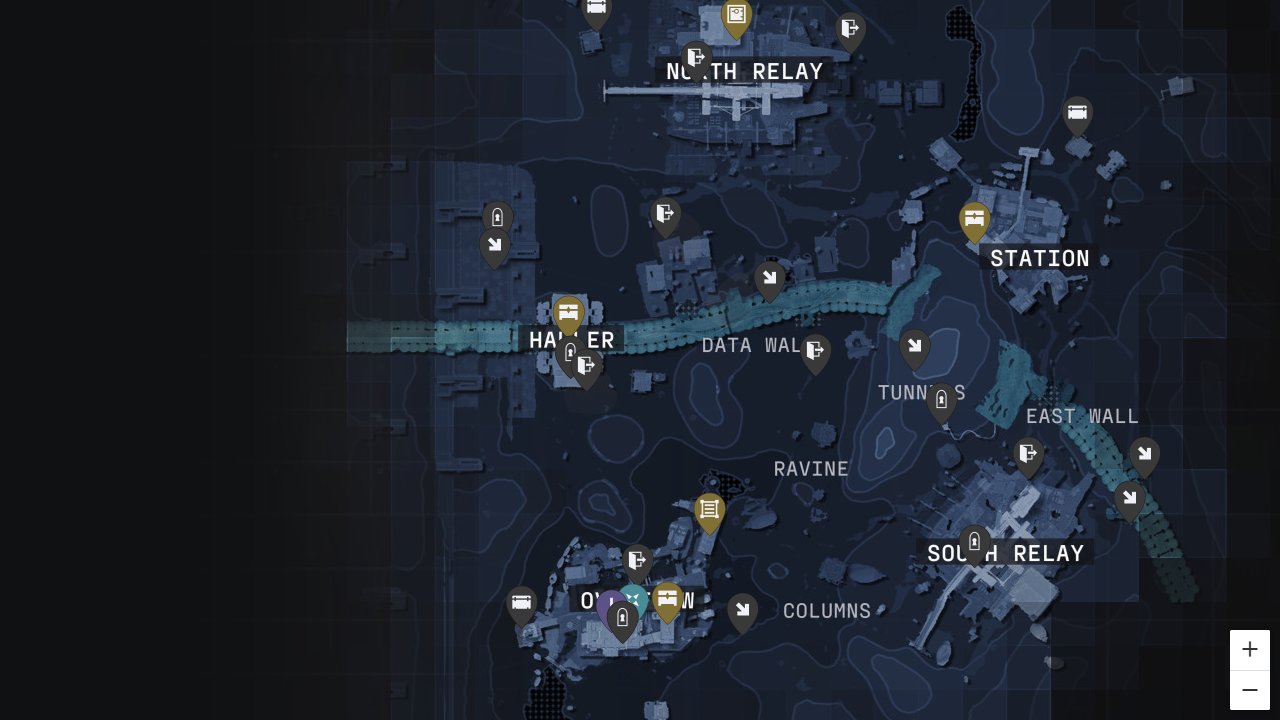Click the bed marker in the top right corner
This screenshot has height=720, width=1280.
point(1077,113)
